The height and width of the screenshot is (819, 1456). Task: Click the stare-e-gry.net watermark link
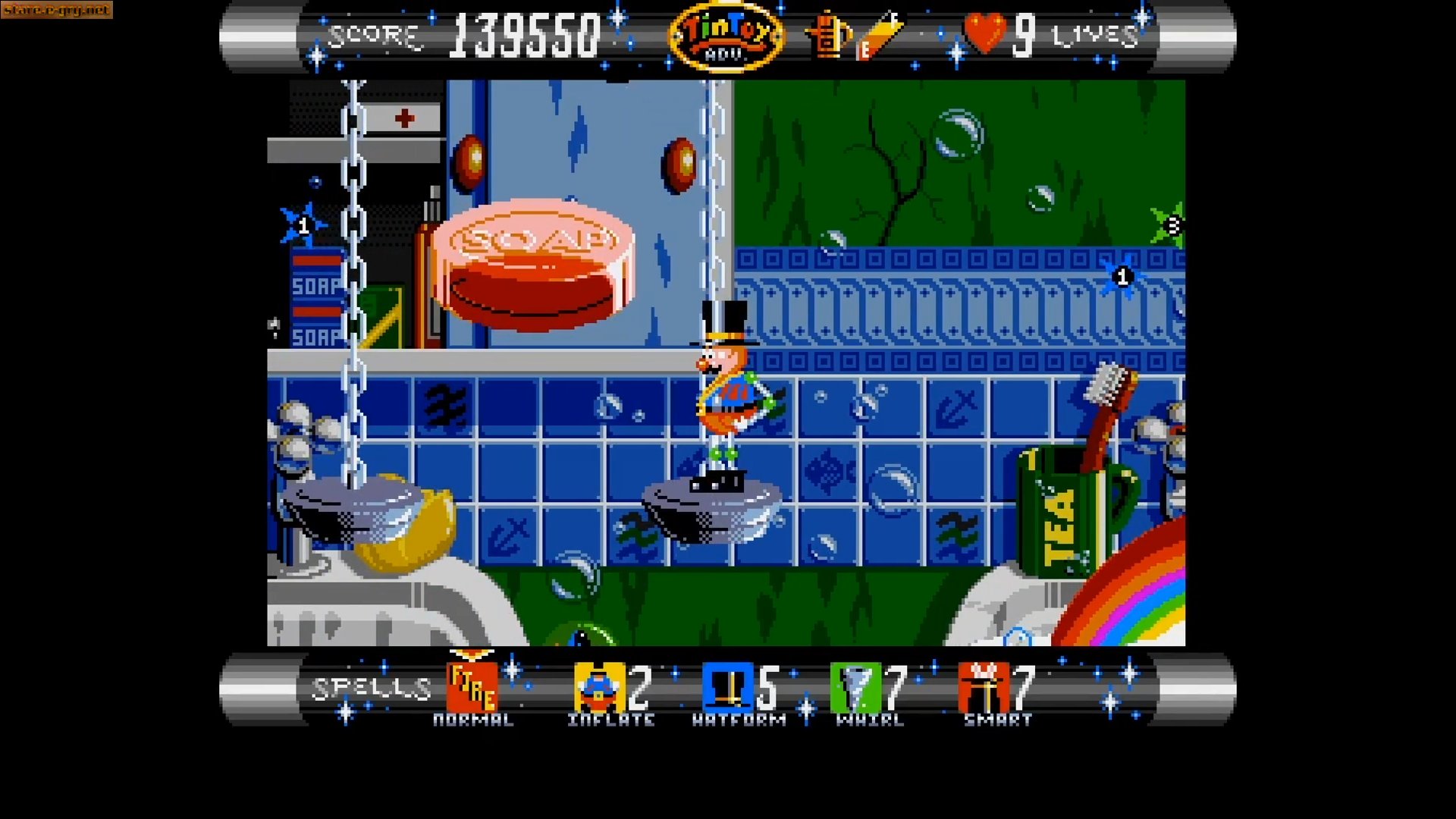tap(57, 11)
